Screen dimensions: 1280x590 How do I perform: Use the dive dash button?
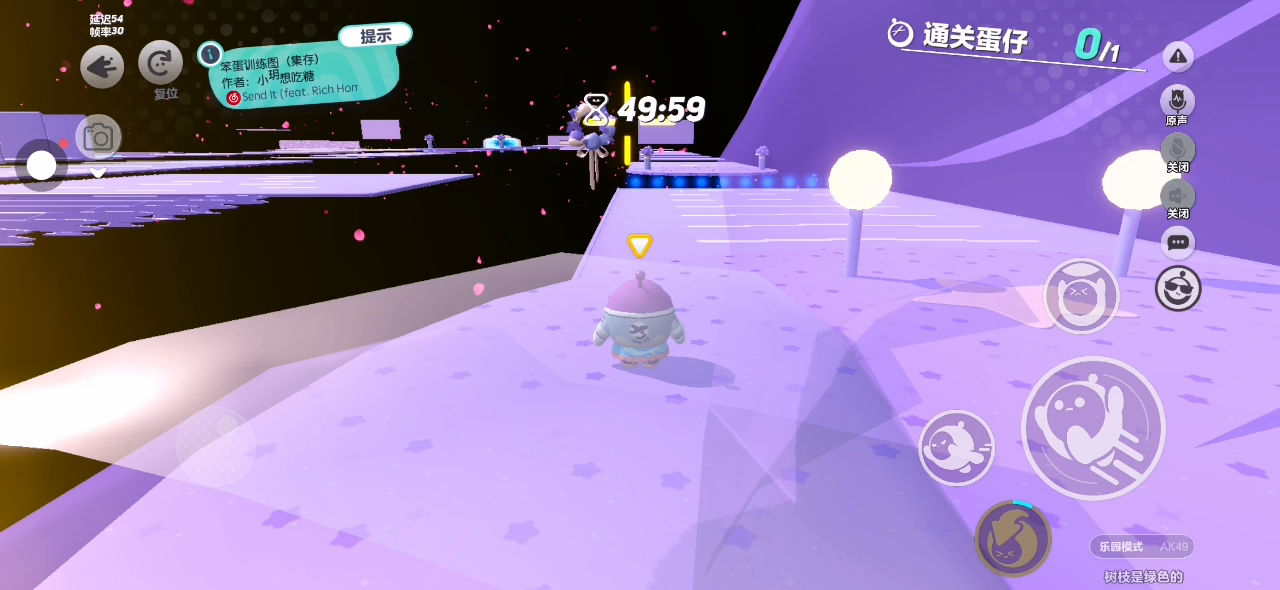point(956,447)
